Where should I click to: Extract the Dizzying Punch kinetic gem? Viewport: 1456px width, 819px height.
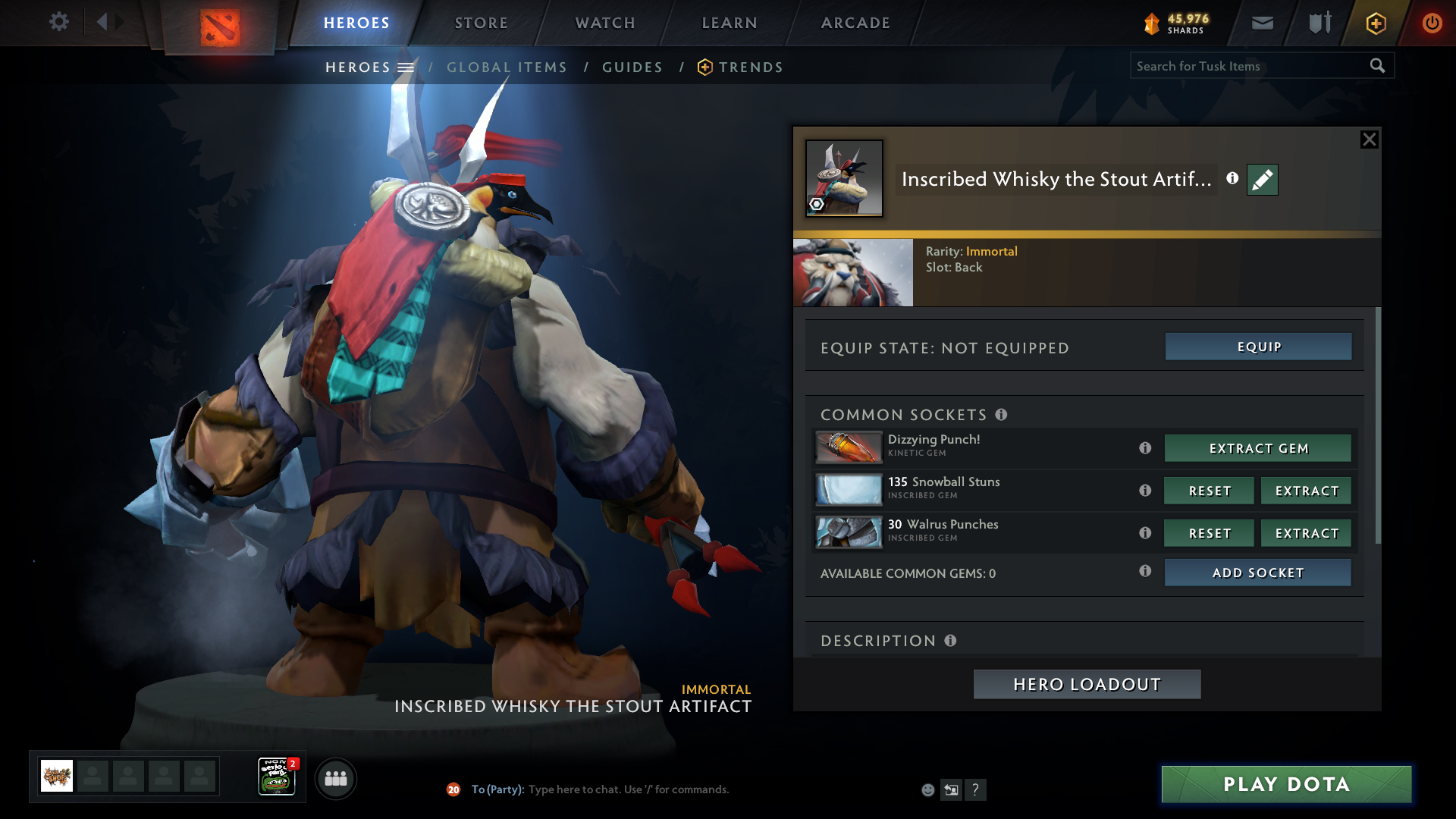[x=1258, y=448]
